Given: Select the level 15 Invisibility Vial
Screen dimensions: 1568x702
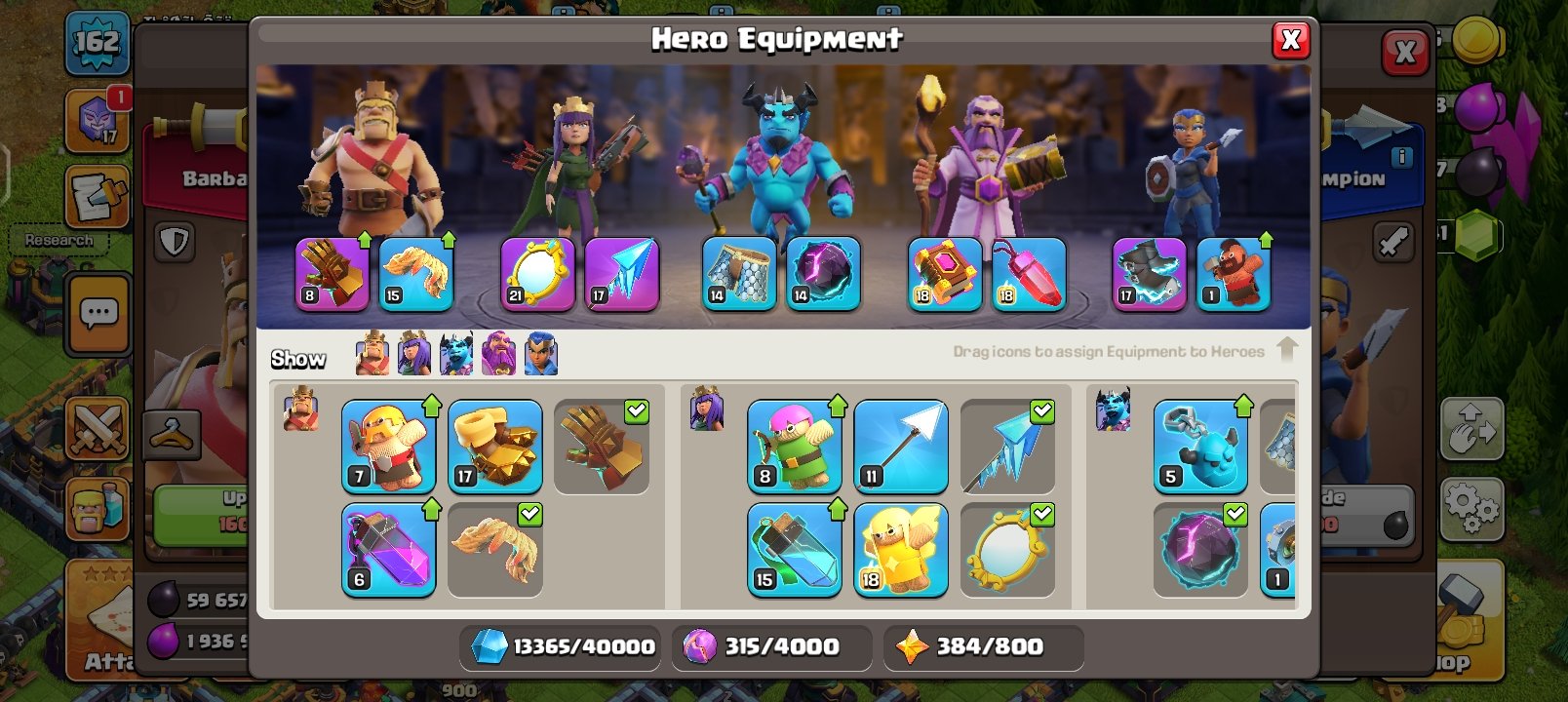Looking at the screenshot, I should click(x=795, y=549).
